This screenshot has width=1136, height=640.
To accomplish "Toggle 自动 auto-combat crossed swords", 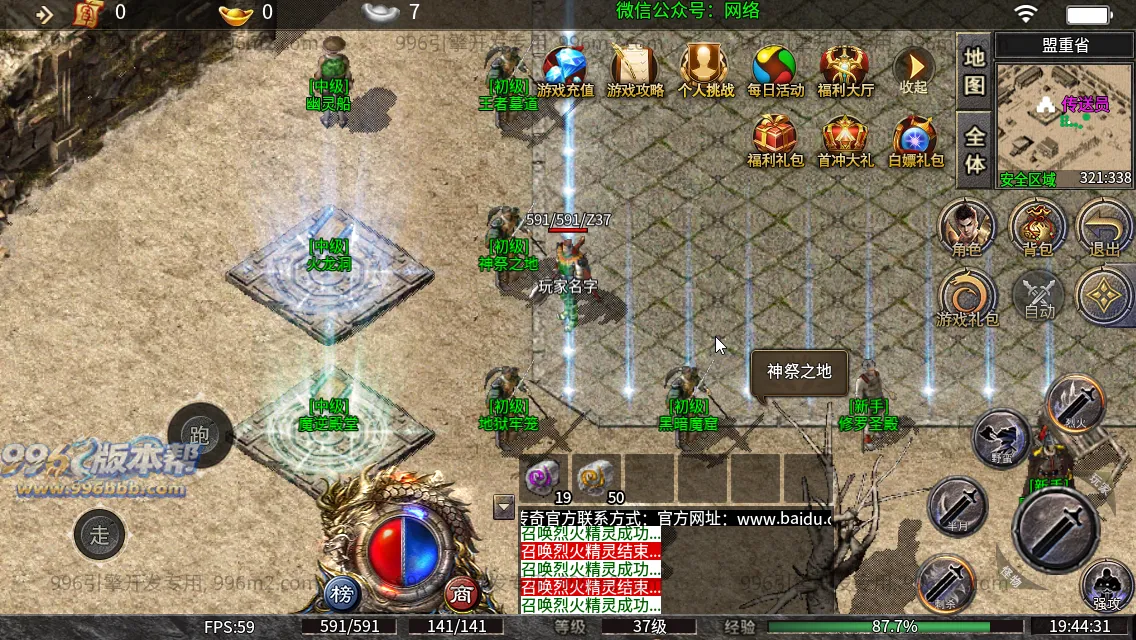I will [x=1039, y=296].
